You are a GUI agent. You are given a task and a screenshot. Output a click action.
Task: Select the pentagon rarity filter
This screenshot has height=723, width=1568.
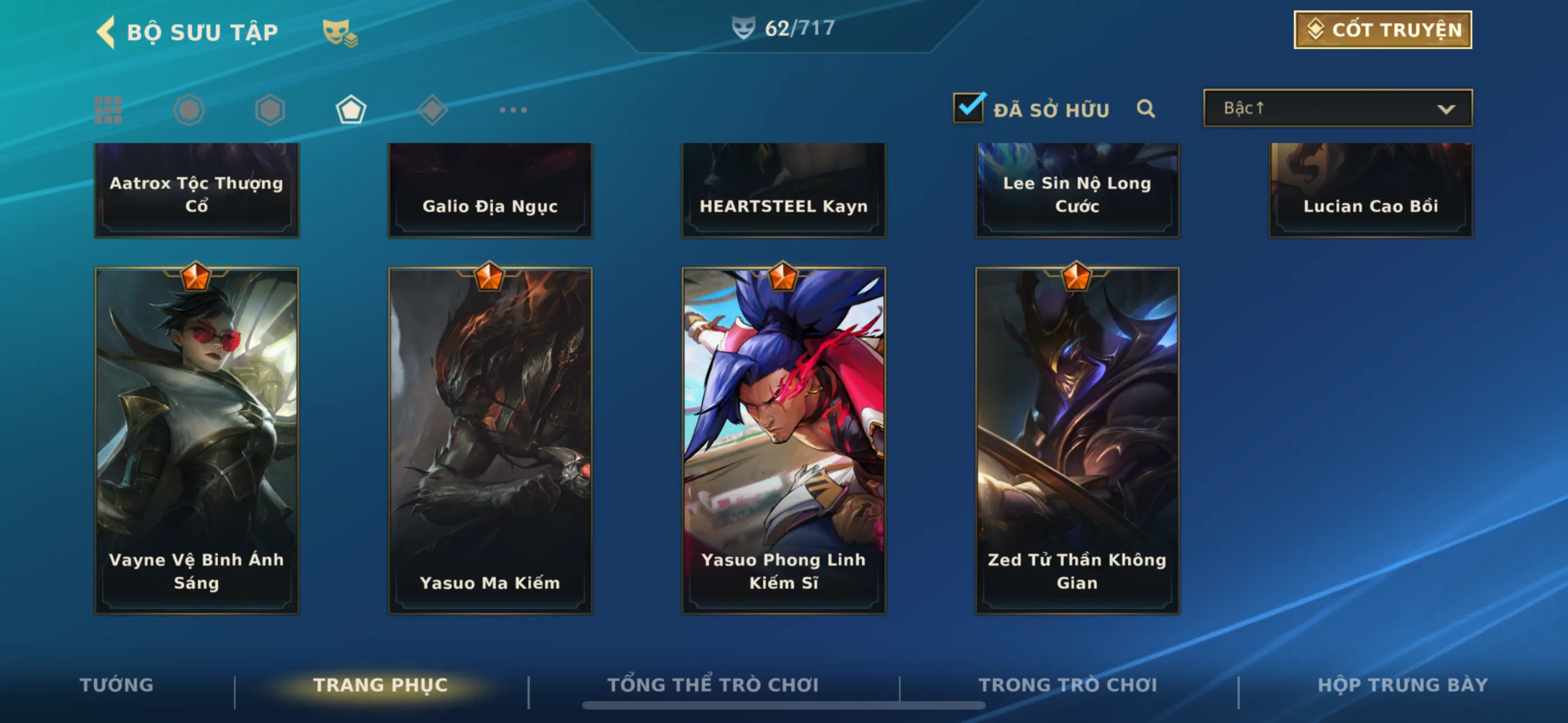pyautogui.click(x=351, y=110)
